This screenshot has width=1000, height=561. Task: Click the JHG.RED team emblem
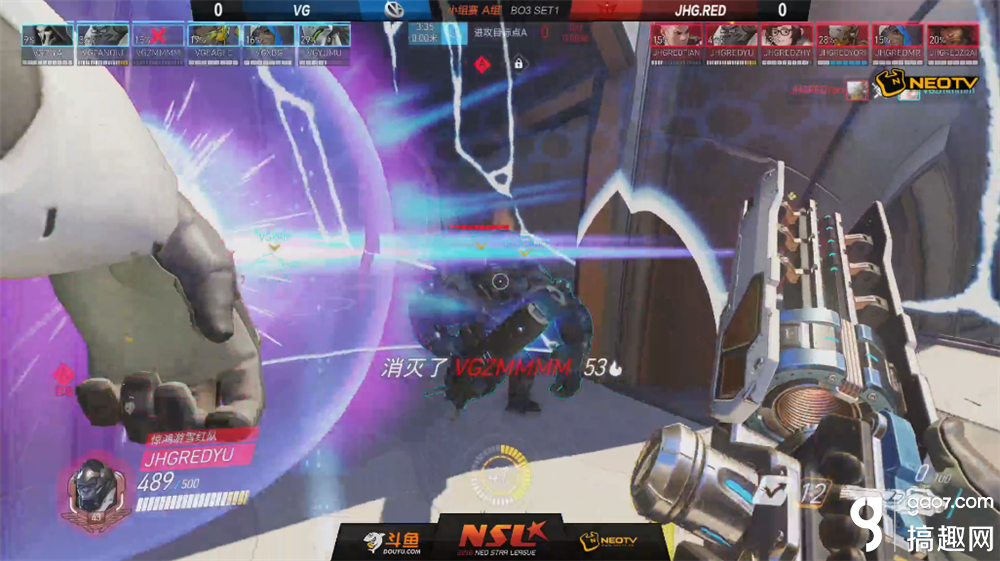tap(602, 10)
